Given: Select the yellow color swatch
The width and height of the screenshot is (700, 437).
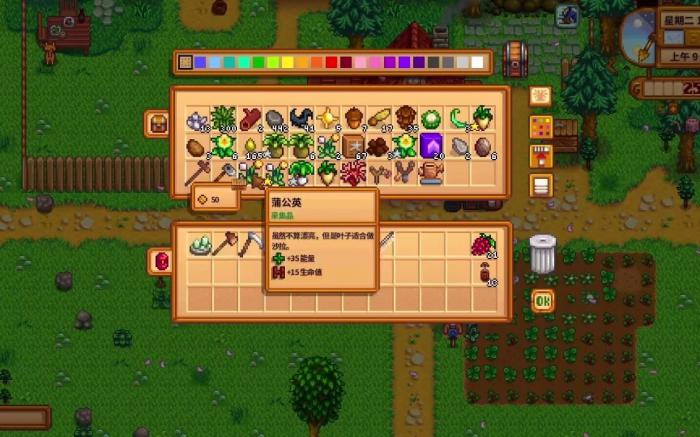Looking at the screenshot, I should coord(288,63).
